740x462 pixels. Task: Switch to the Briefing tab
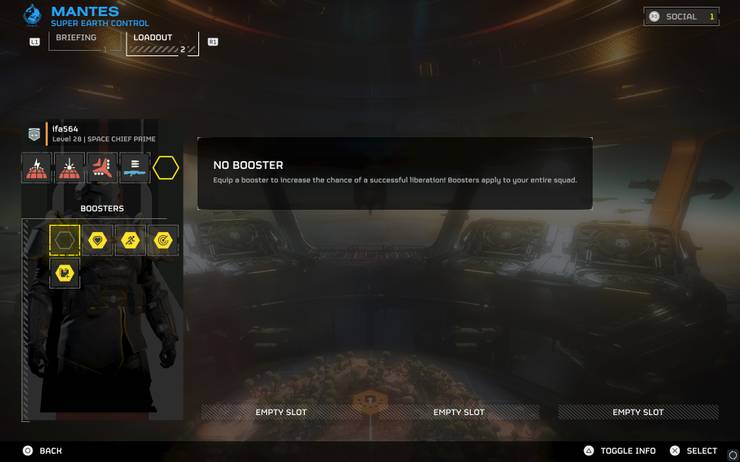[x=77, y=38]
